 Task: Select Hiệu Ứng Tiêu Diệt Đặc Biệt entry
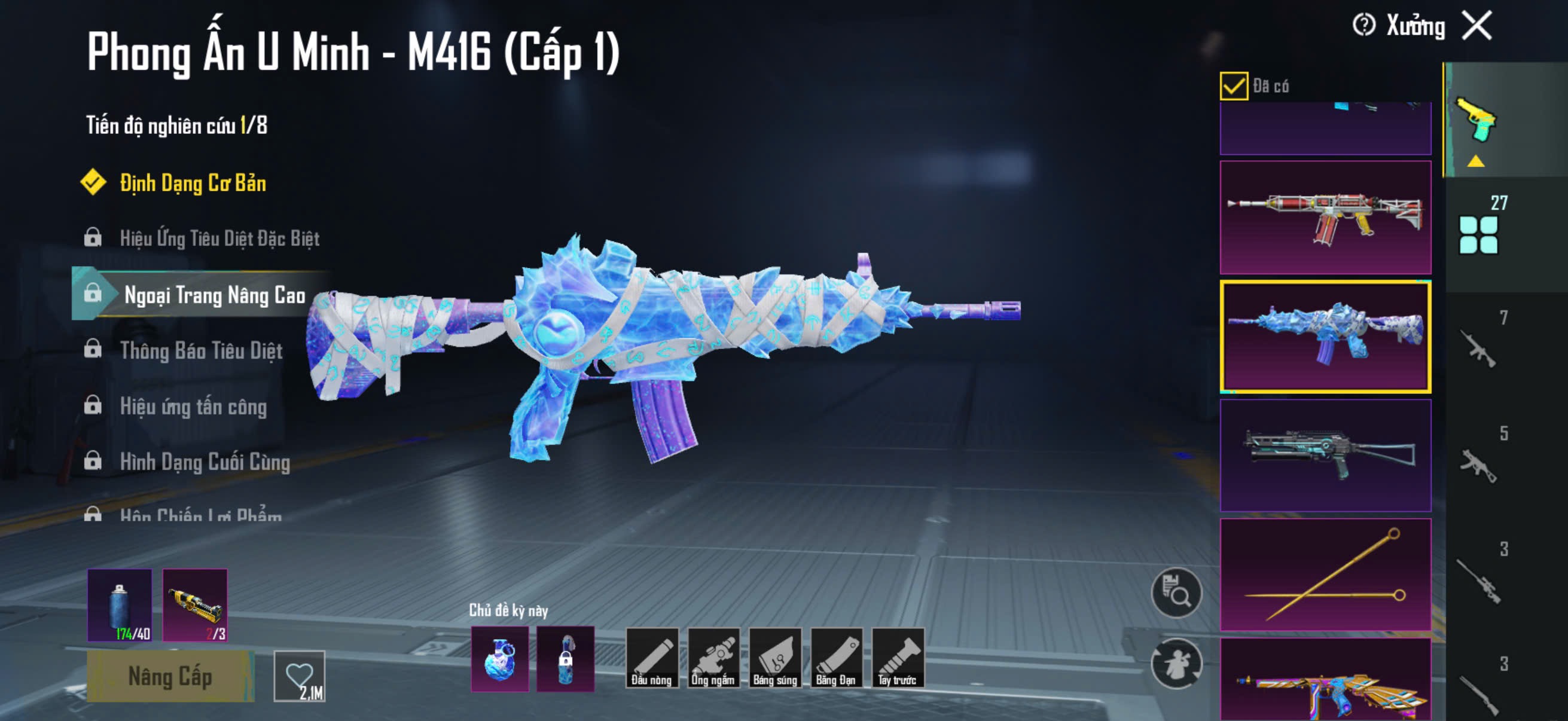pyautogui.click(x=219, y=239)
